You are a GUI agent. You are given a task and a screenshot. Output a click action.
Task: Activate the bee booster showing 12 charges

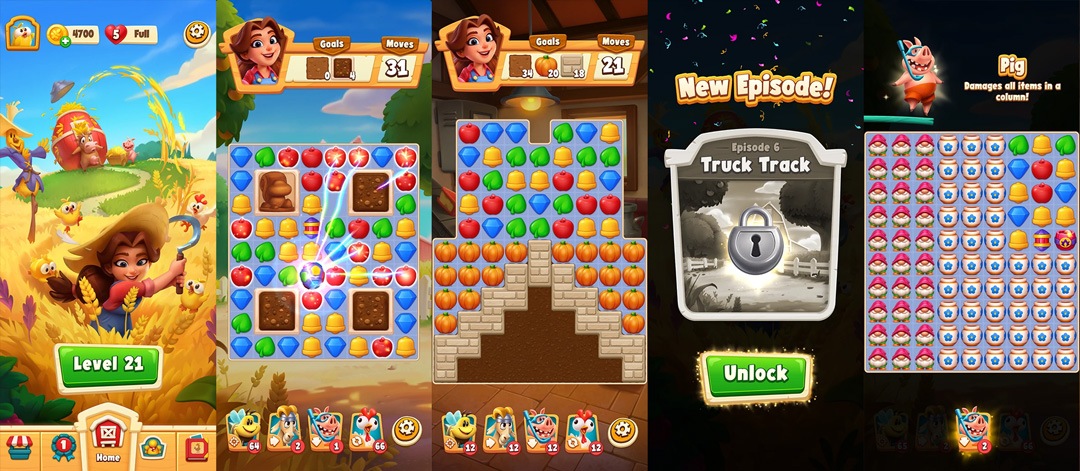(459, 430)
